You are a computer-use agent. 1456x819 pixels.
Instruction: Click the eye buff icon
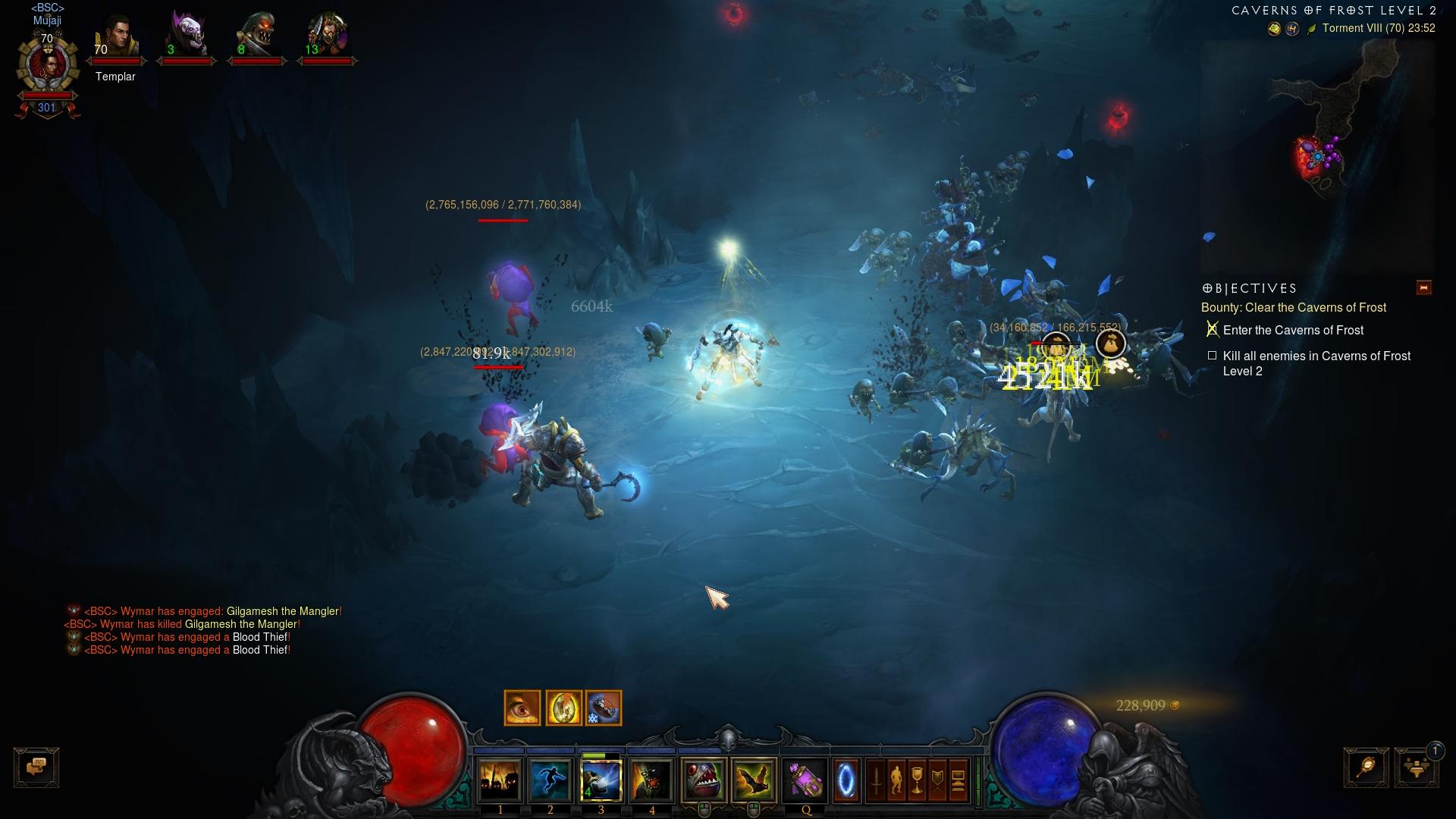(522, 708)
